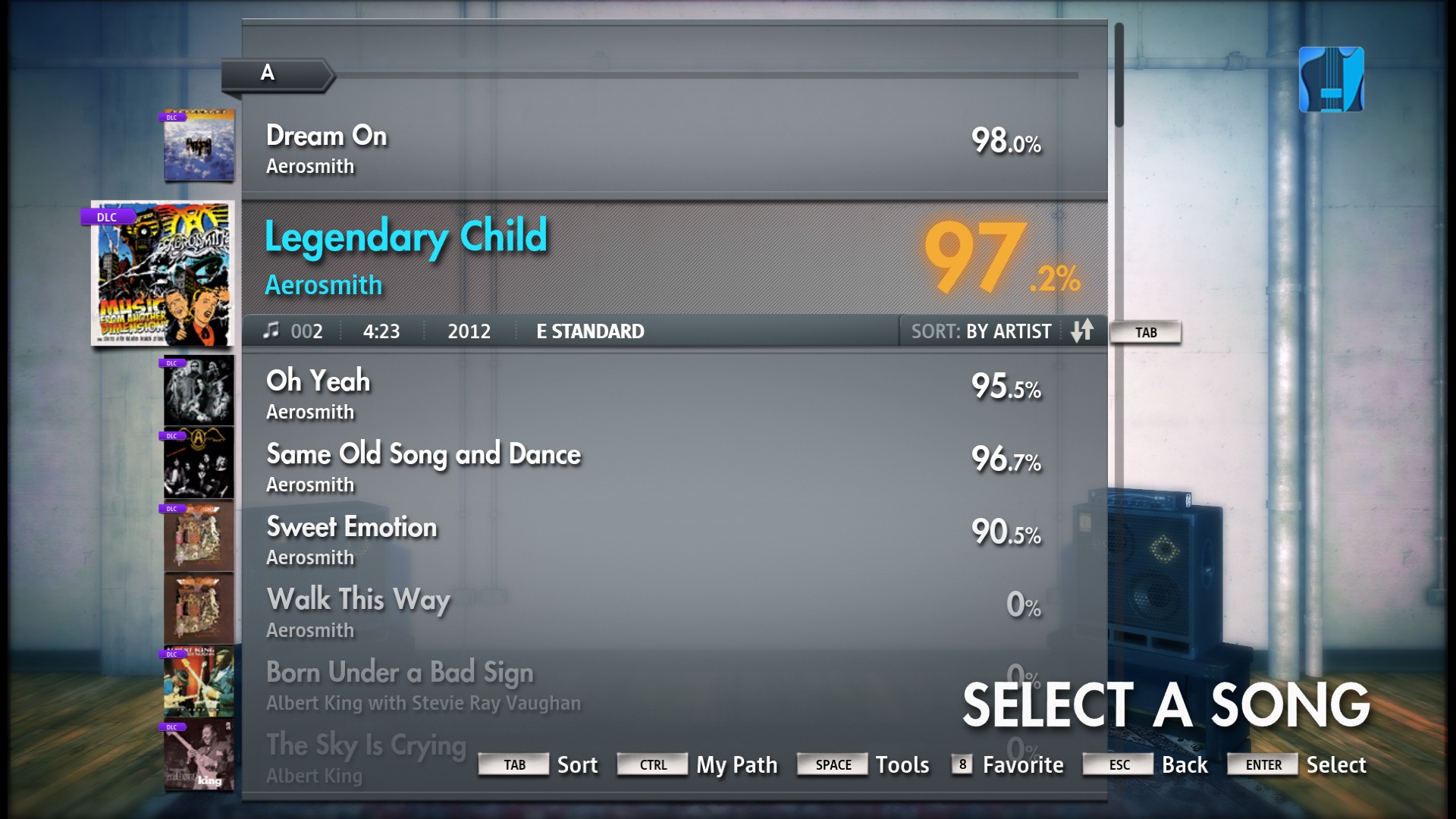1456x819 pixels.
Task: Click the TAB key icon near the sort bar
Action: coord(1145,332)
